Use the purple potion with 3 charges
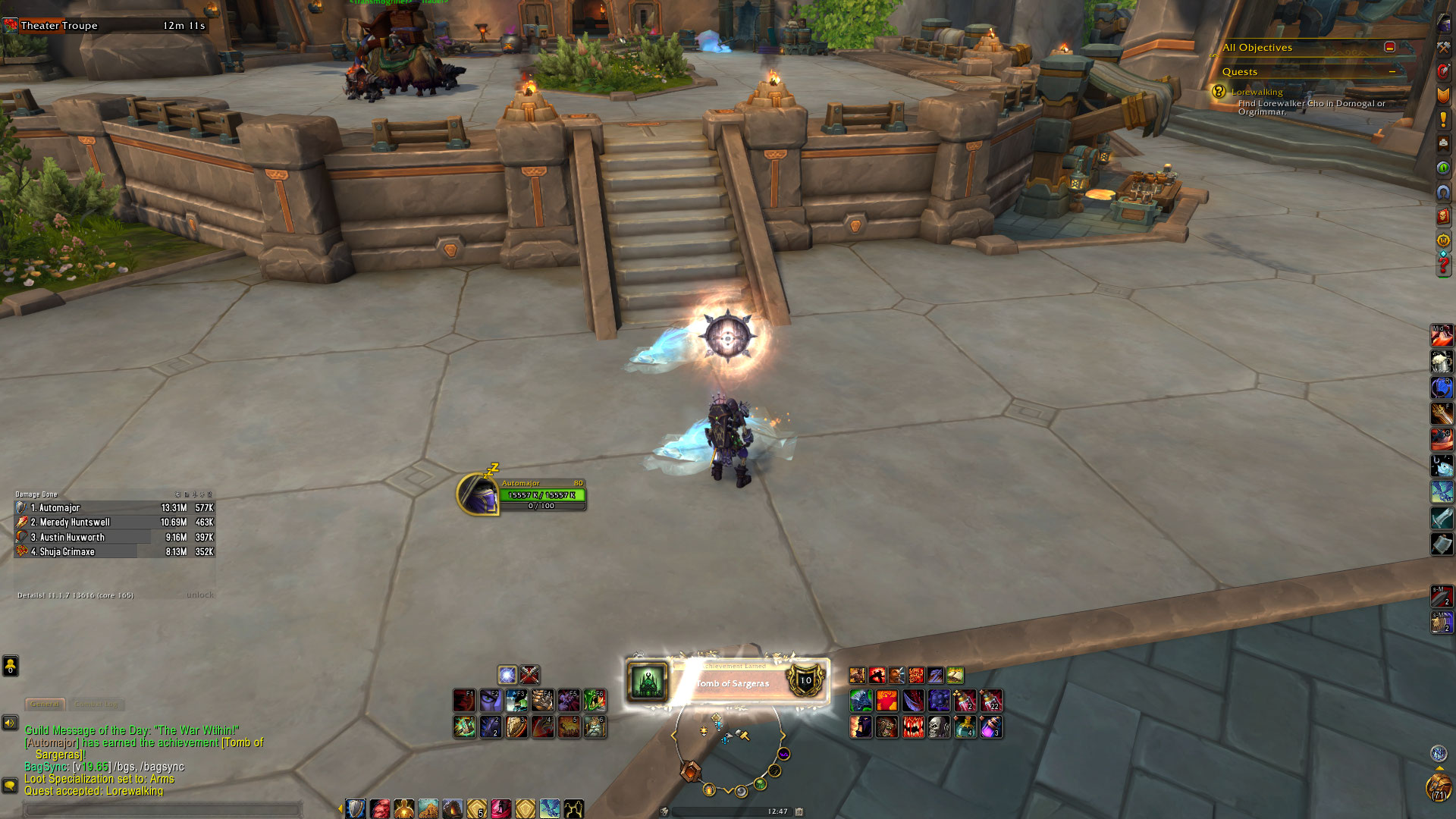 click(991, 727)
